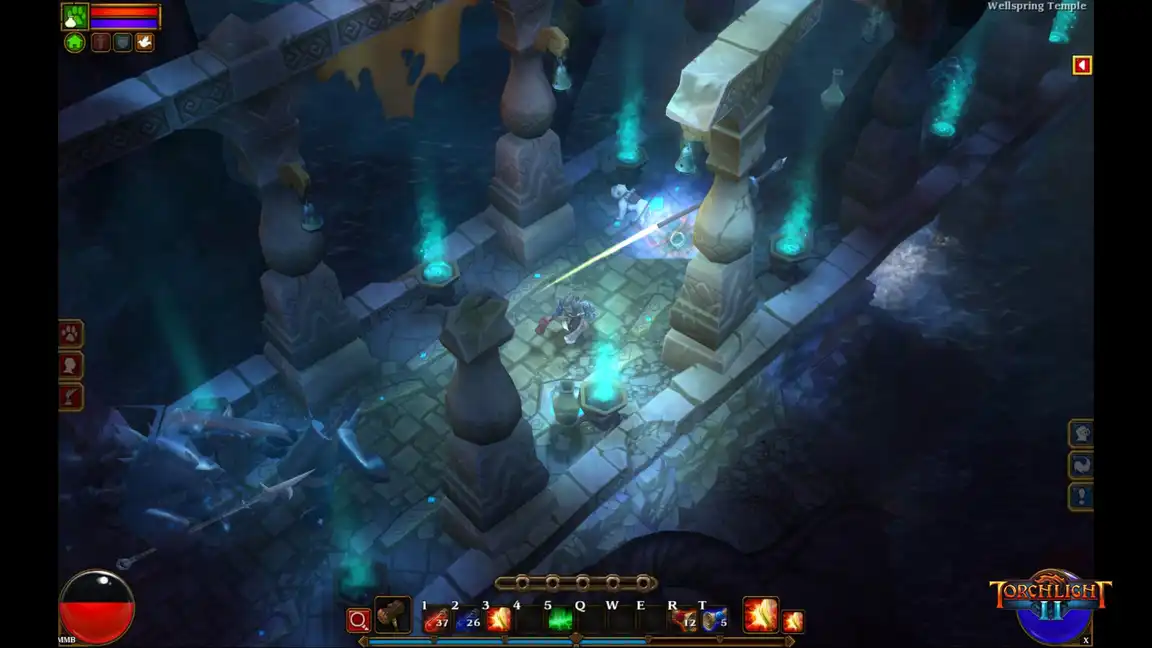Collapse panel with the red arrow button
1152x648 pixels.
[1081, 65]
